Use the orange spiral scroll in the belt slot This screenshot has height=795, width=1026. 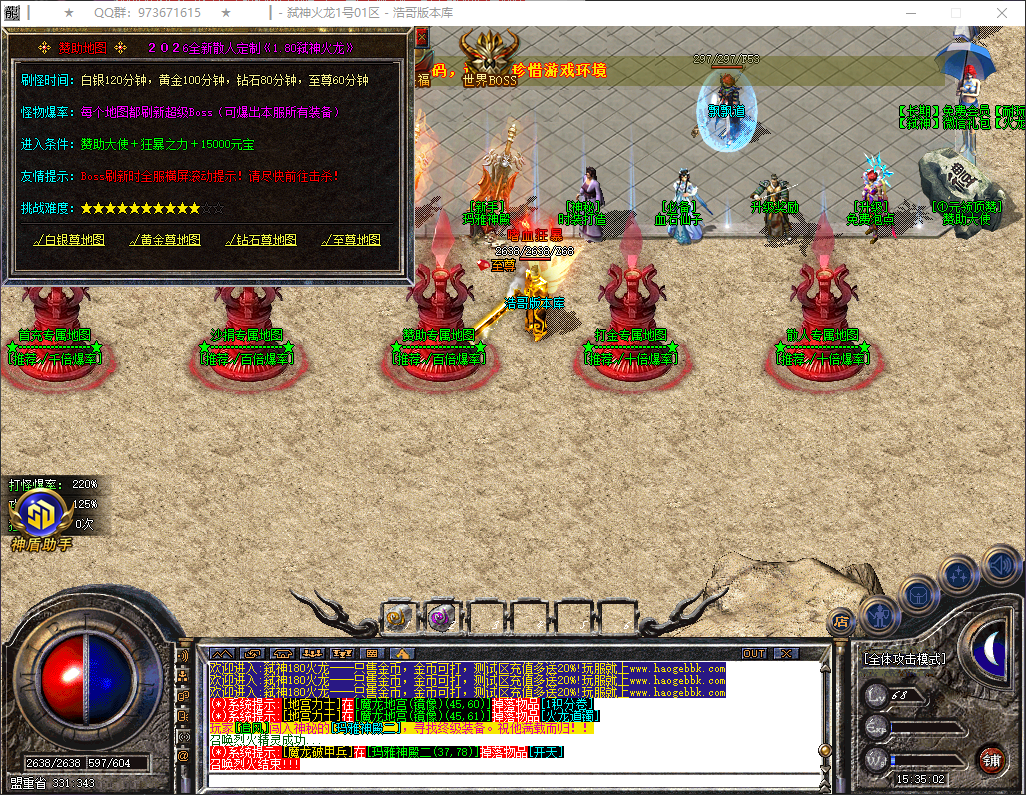pos(399,618)
